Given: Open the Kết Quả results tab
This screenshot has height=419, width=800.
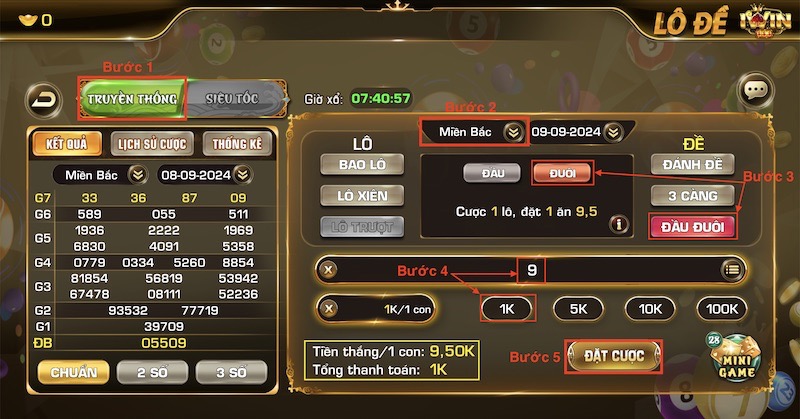Looking at the screenshot, I should (x=67, y=144).
